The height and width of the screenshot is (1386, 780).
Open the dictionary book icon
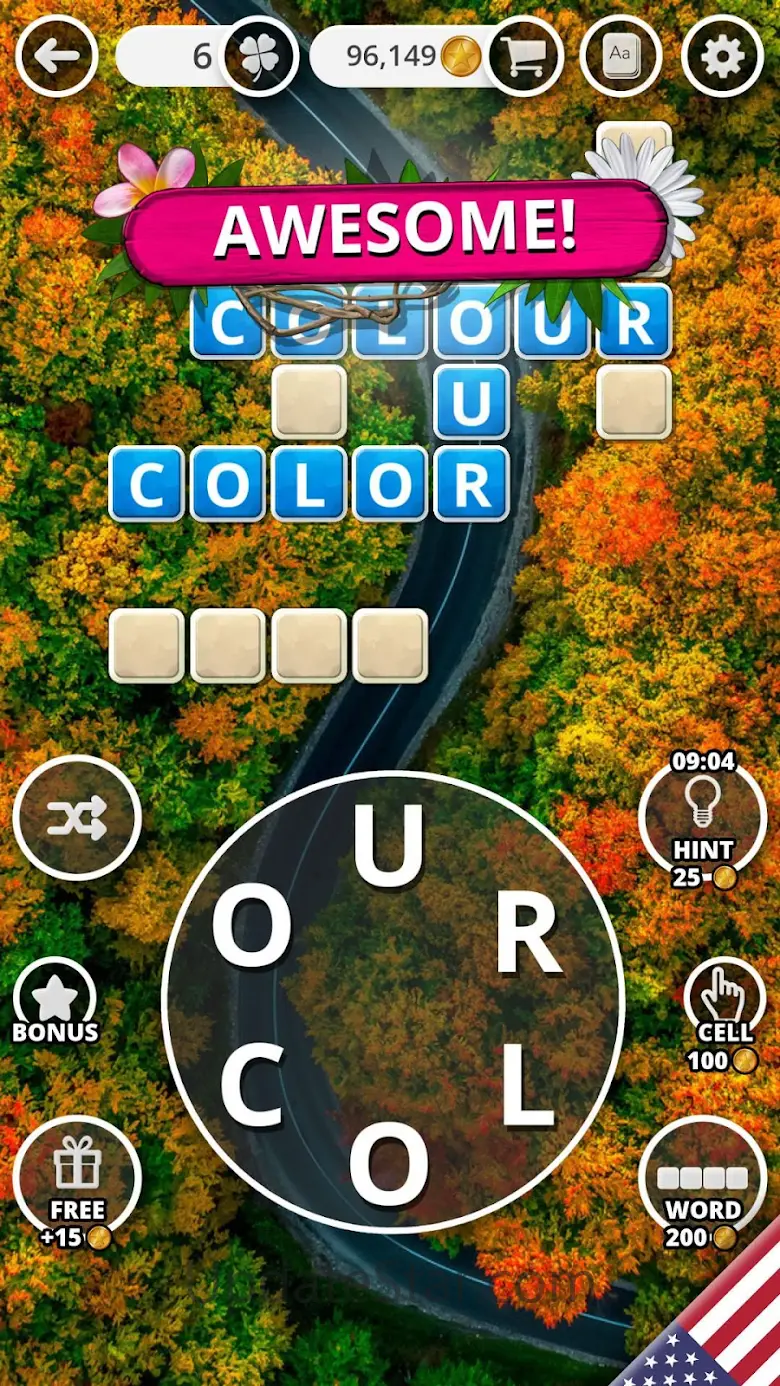622,56
